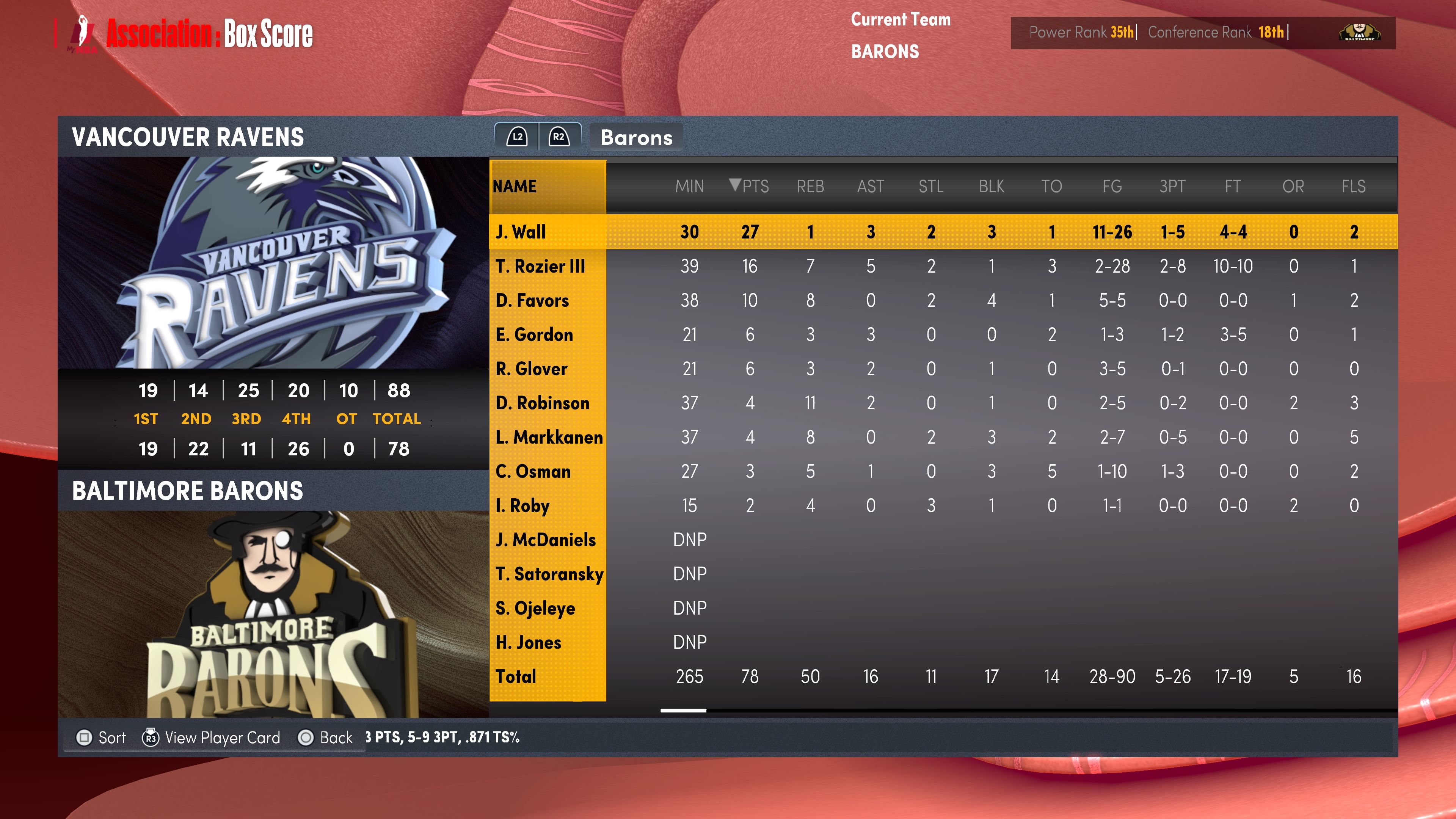1456x819 pixels.
Task: Pick C. Osman from the list
Action: pos(533,471)
